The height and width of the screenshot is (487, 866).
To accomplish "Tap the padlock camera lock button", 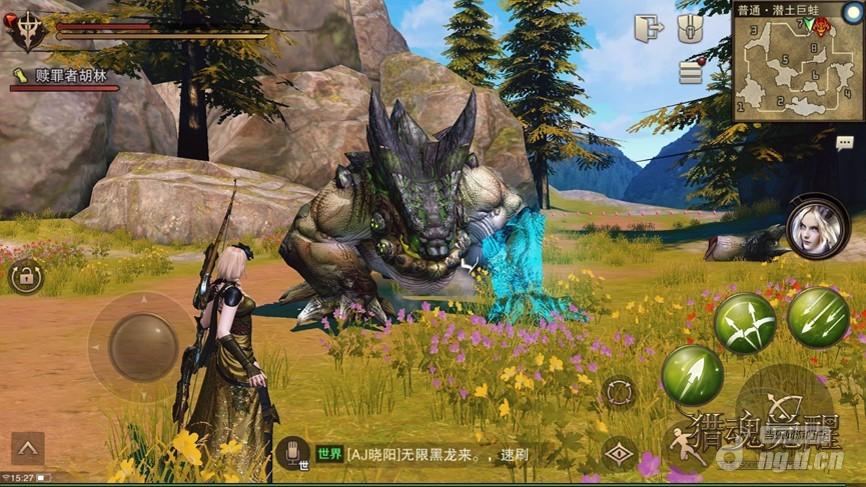I will coord(25,276).
